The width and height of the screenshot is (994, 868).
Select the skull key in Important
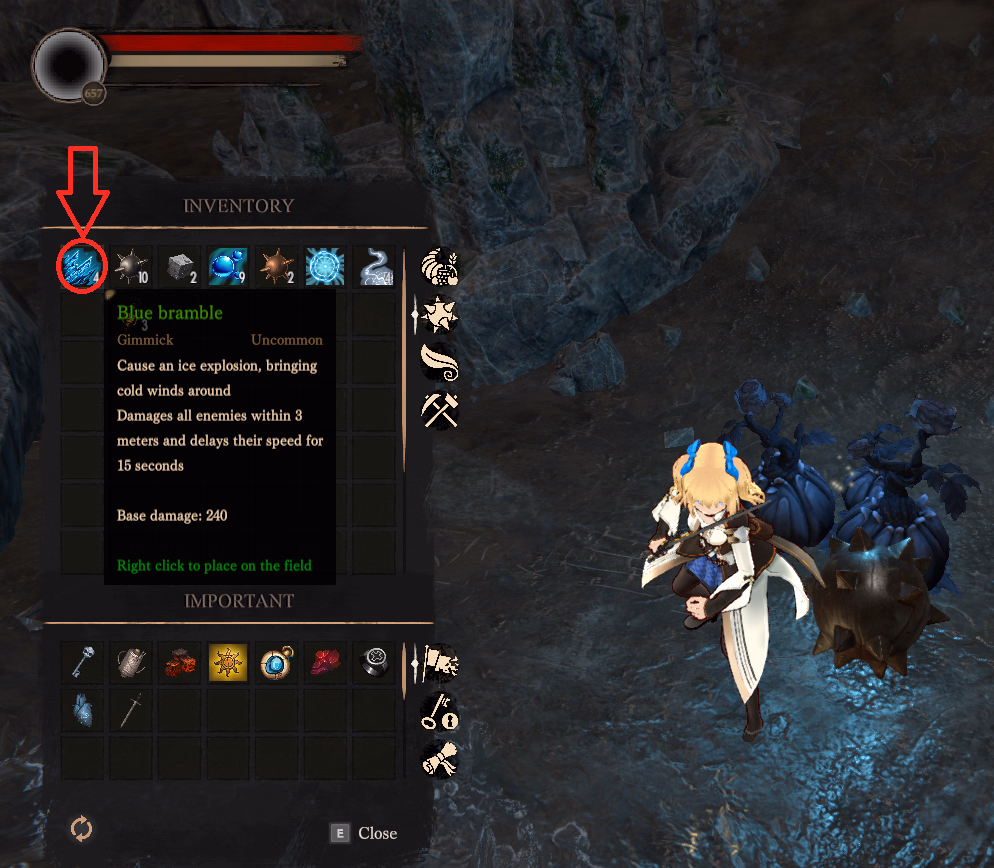click(x=82, y=662)
